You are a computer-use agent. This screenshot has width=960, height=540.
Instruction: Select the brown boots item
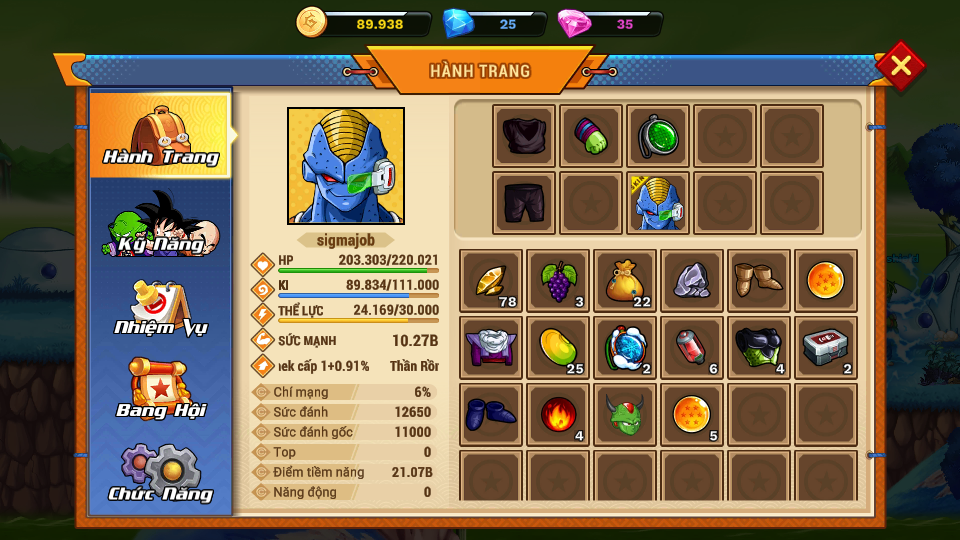coord(758,281)
